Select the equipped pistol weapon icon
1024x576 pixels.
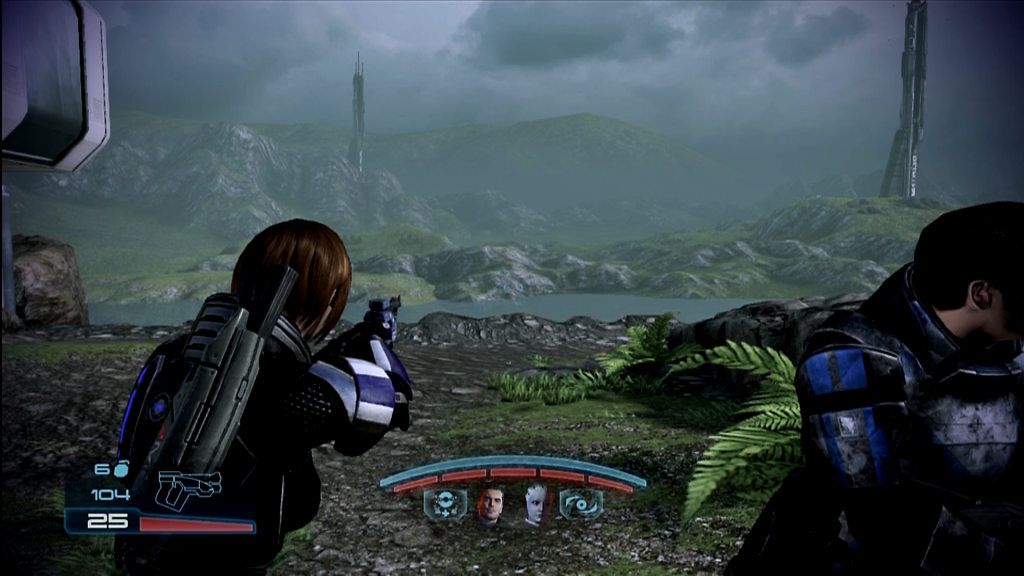pyautogui.click(x=189, y=487)
